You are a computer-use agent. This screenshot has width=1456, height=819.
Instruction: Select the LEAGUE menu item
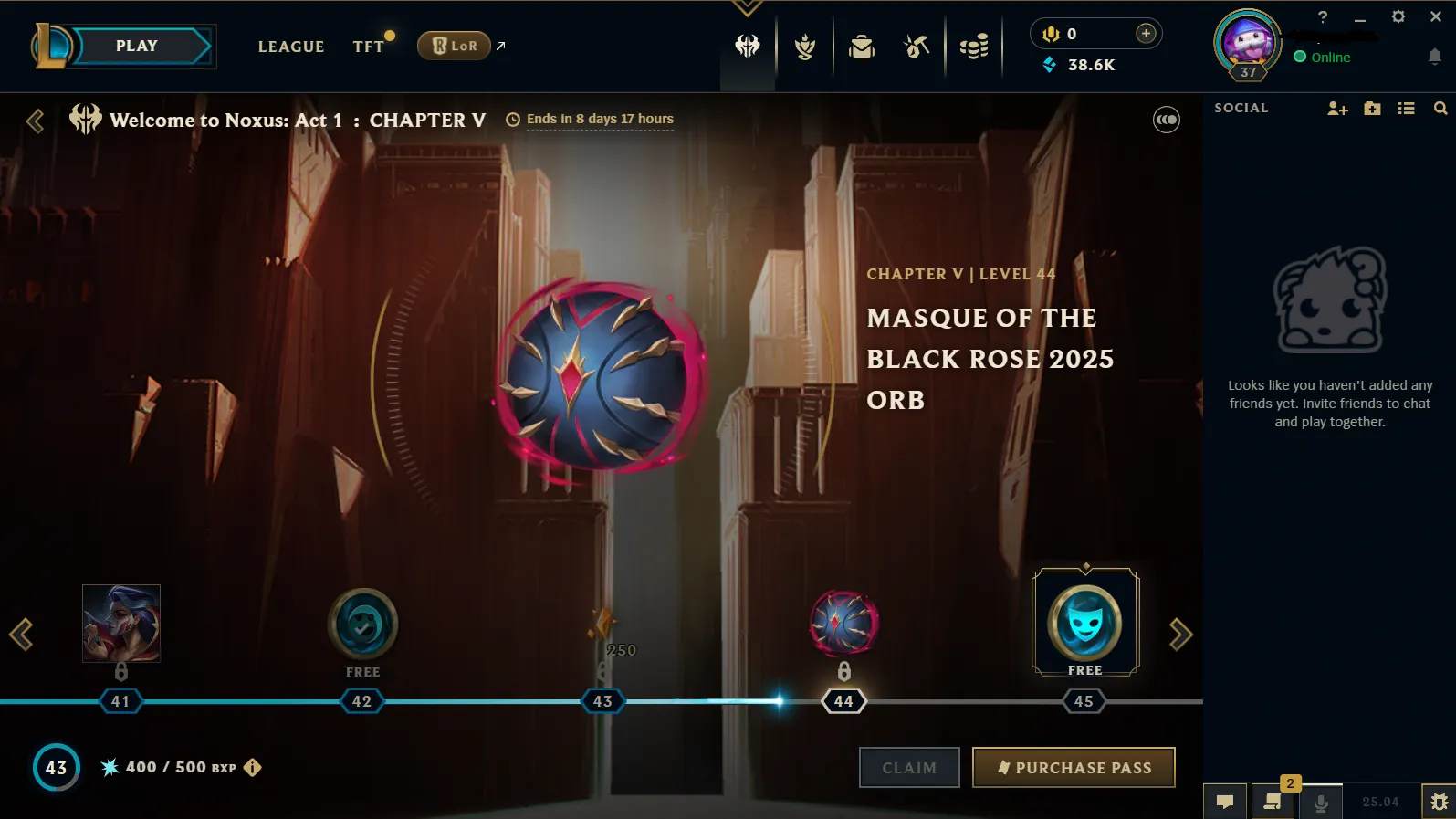pos(290,47)
